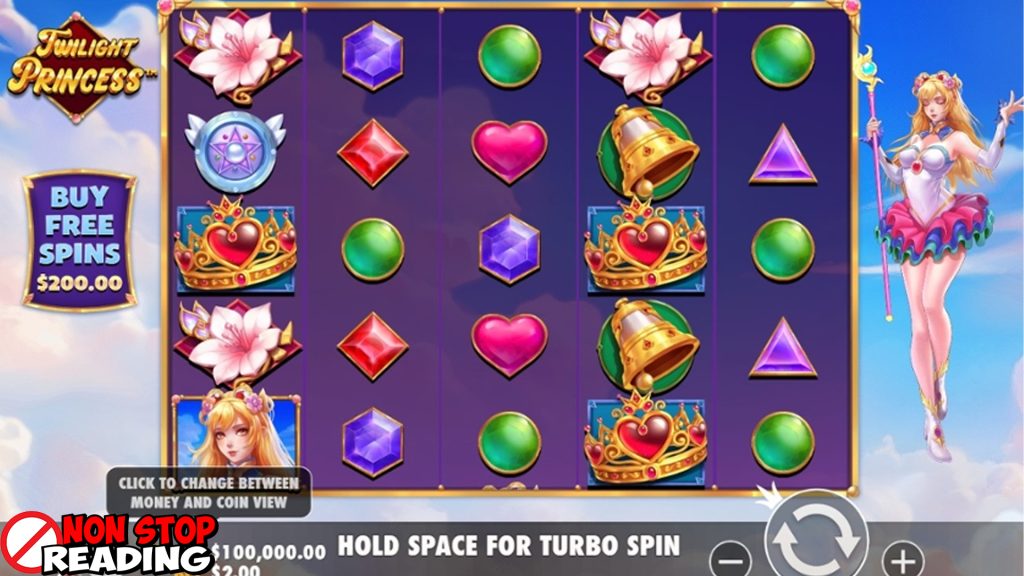Spin the reels with the circular arrows button
The height and width of the screenshot is (576, 1024).
click(817, 537)
